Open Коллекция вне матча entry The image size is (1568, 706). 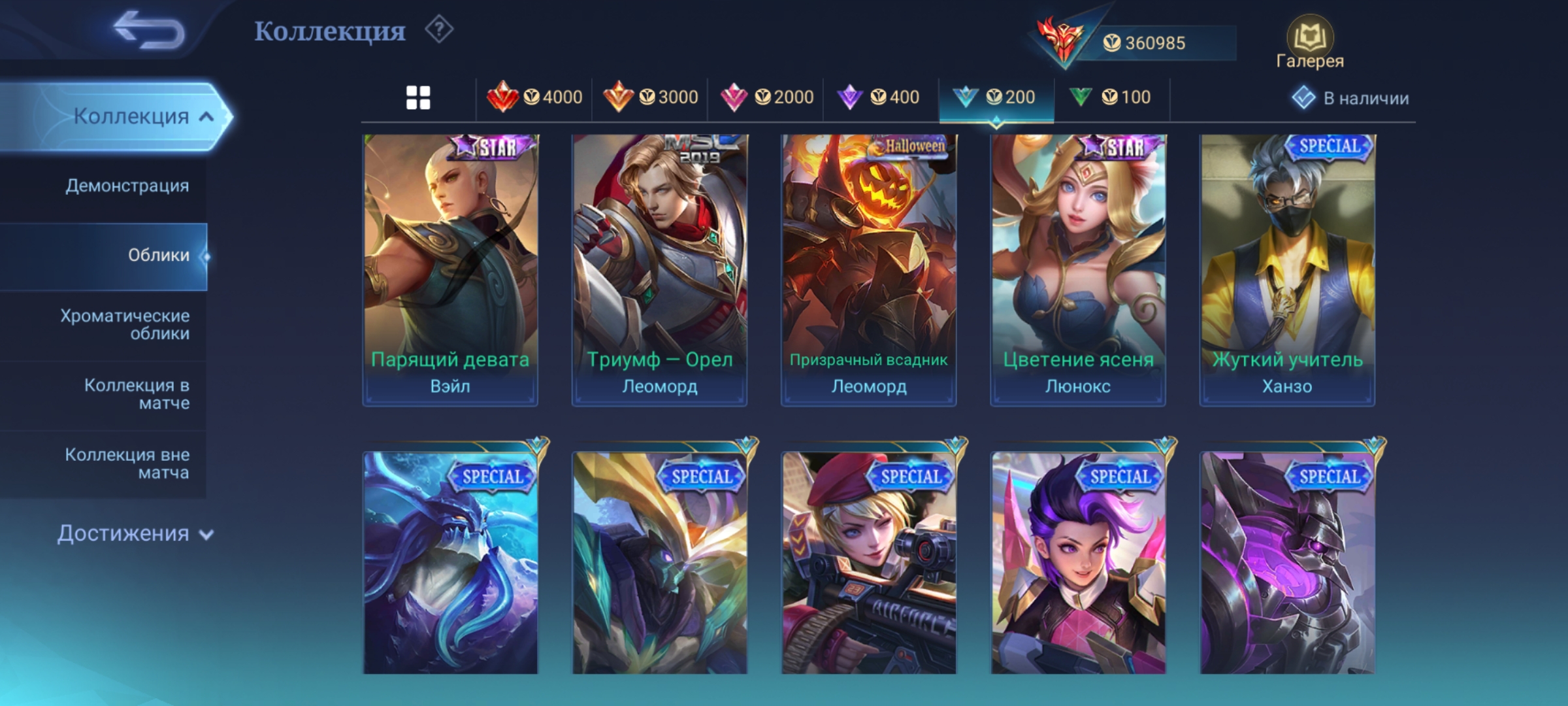point(127,463)
